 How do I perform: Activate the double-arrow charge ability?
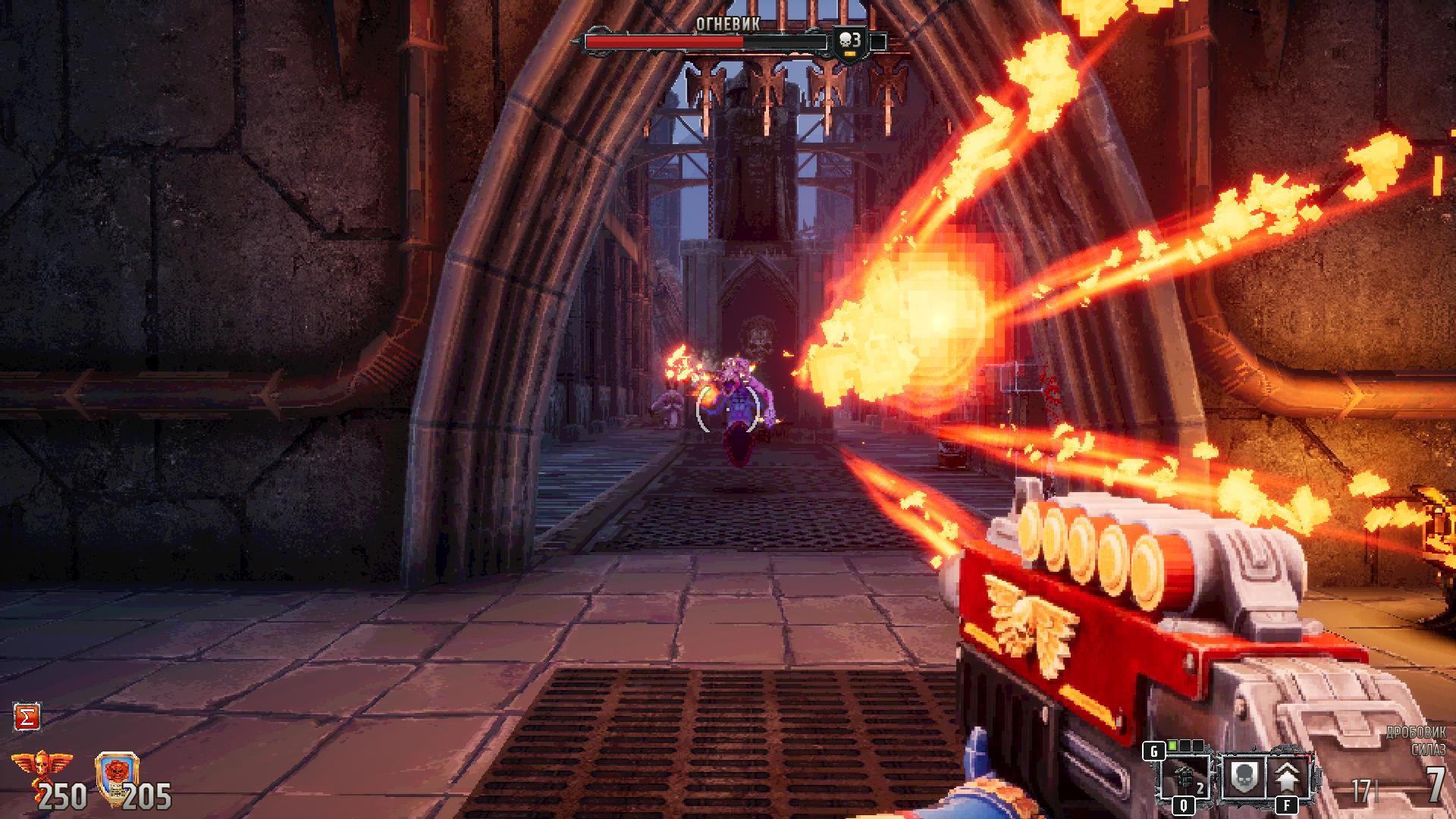[x=1287, y=778]
